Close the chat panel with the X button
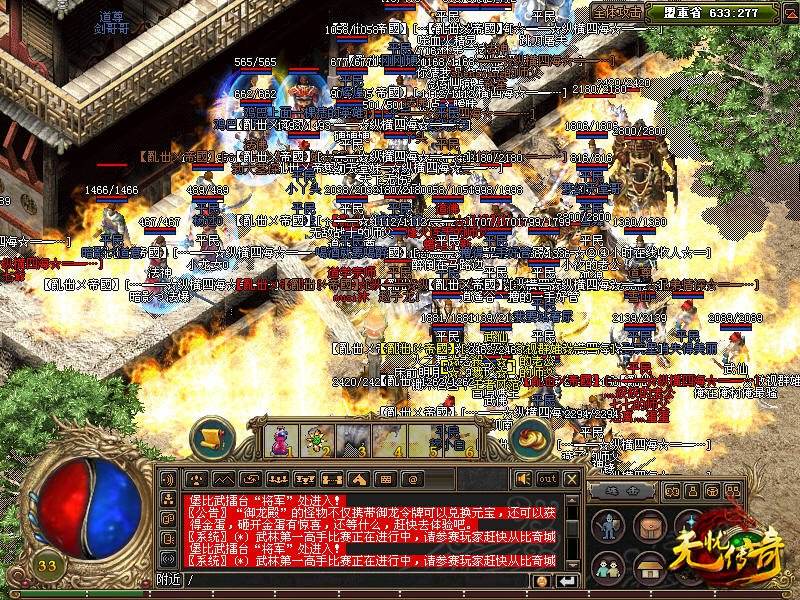Image resolution: width=800 pixels, height=600 pixels. (x=571, y=478)
